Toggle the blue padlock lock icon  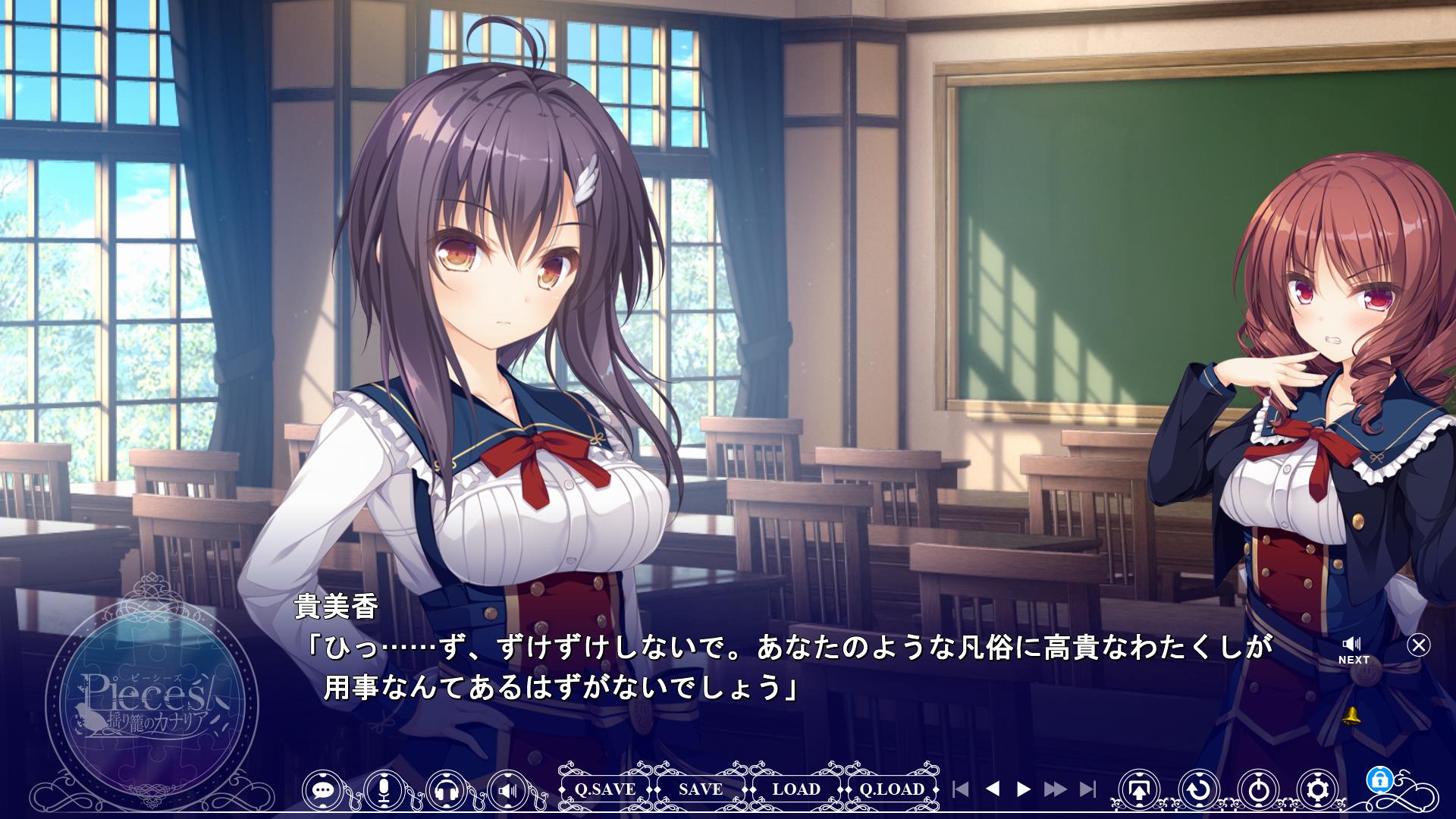pos(1377,779)
